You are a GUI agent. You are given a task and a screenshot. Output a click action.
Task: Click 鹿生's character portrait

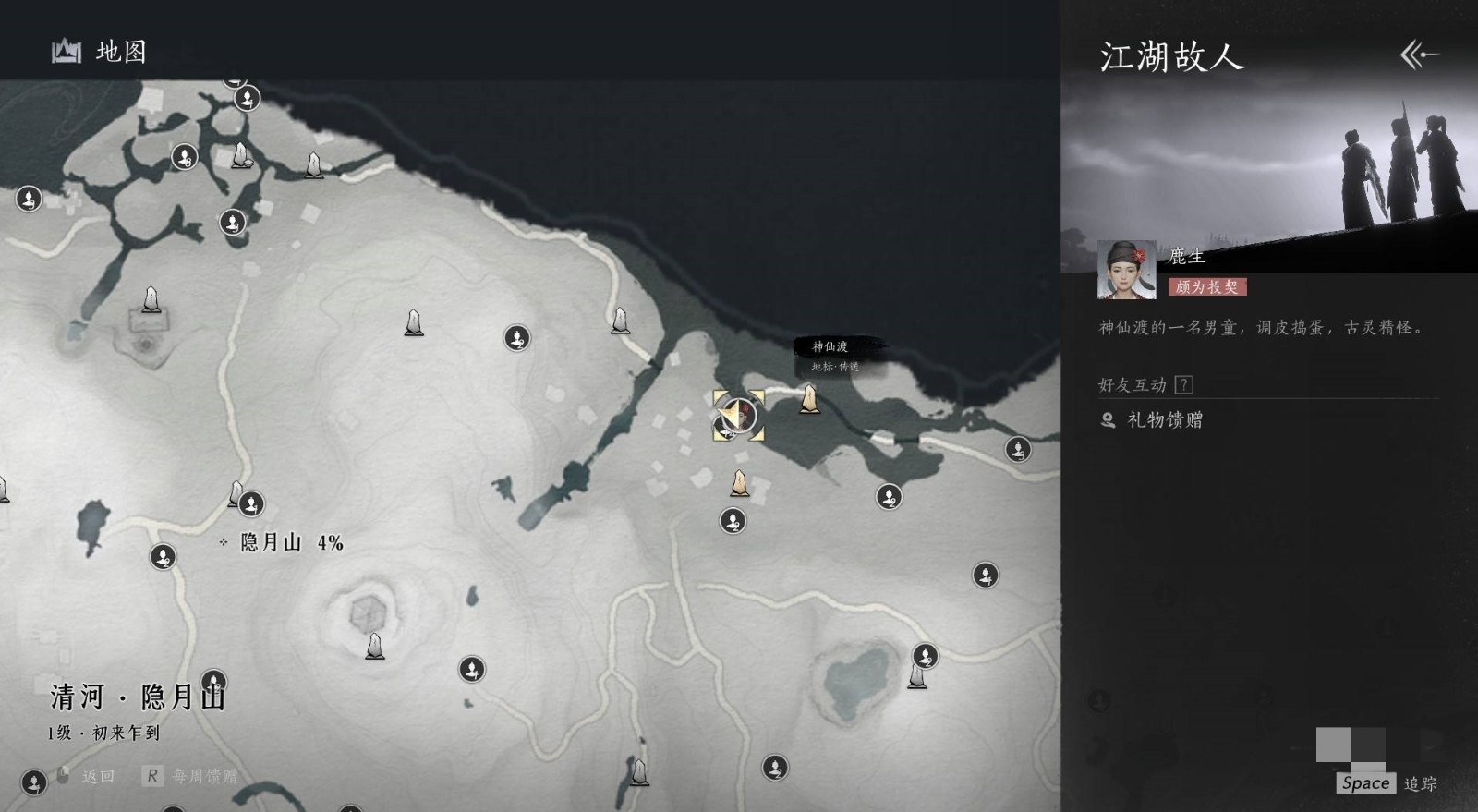point(1126,270)
